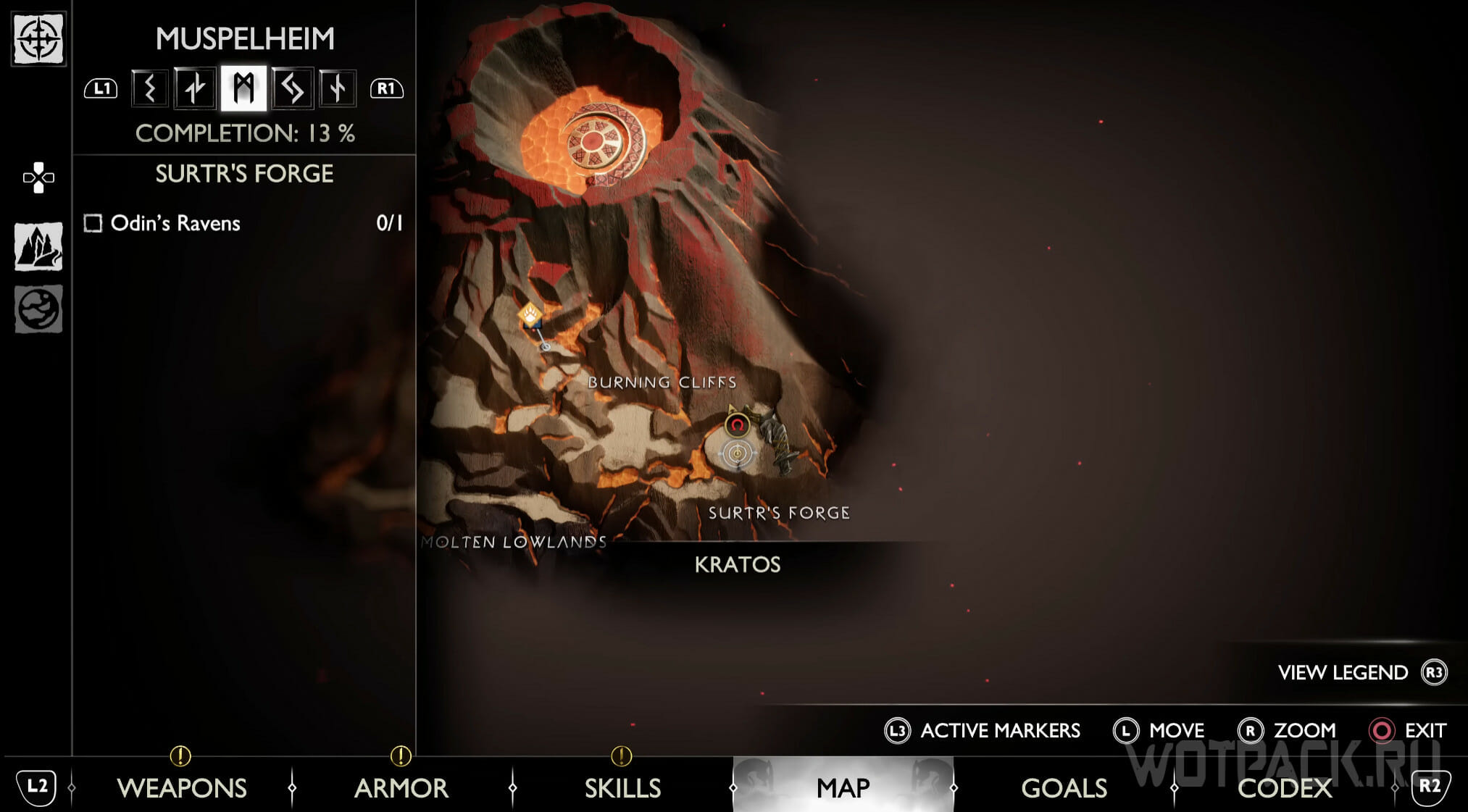Open the Goals tab
This screenshot has width=1468, height=812.
click(x=1064, y=787)
